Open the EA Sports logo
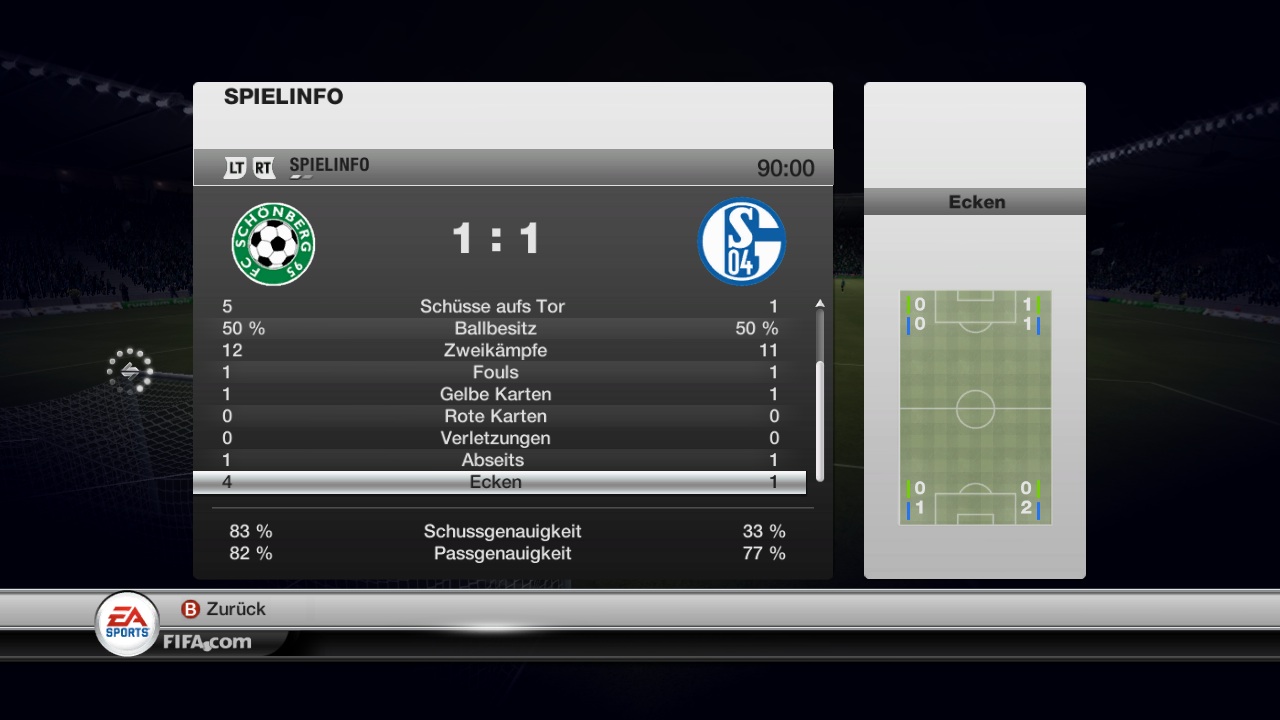This screenshot has height=720, width=1280. pyautogui.click(x=127, y=624)
